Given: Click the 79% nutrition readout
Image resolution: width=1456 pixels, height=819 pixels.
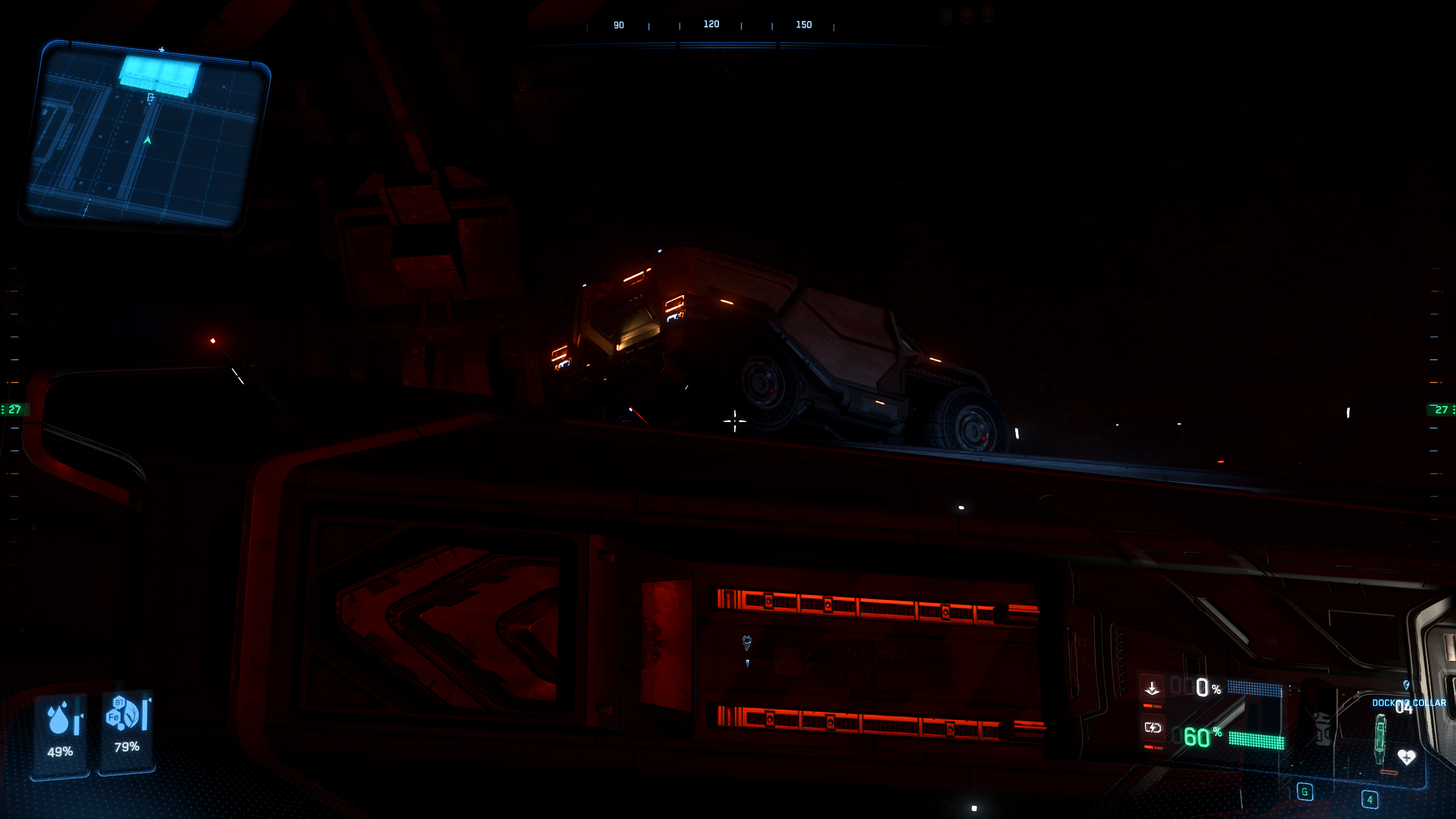Looking at the screenshot, I should point(127,747).
